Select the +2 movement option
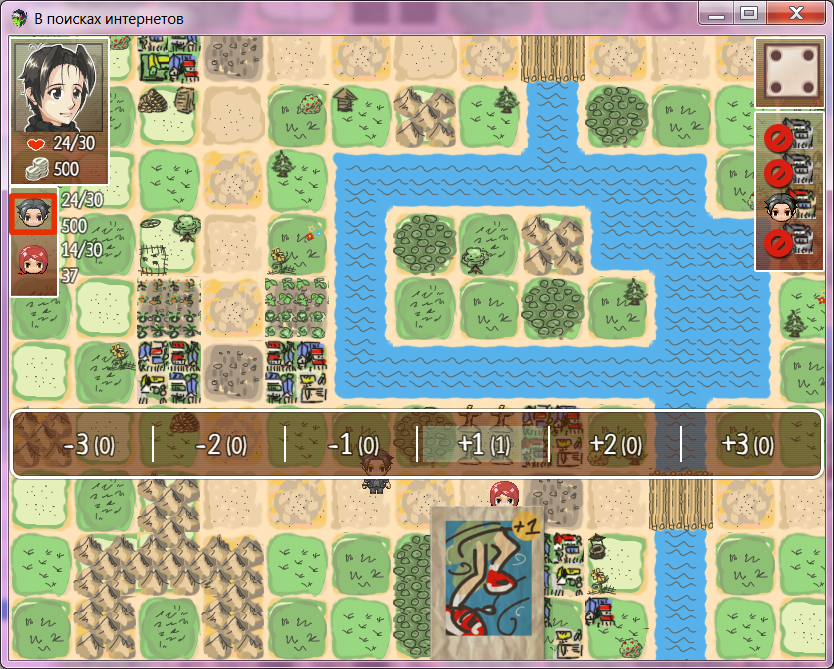Screen dimensions: 834x669 pos(614,444)
